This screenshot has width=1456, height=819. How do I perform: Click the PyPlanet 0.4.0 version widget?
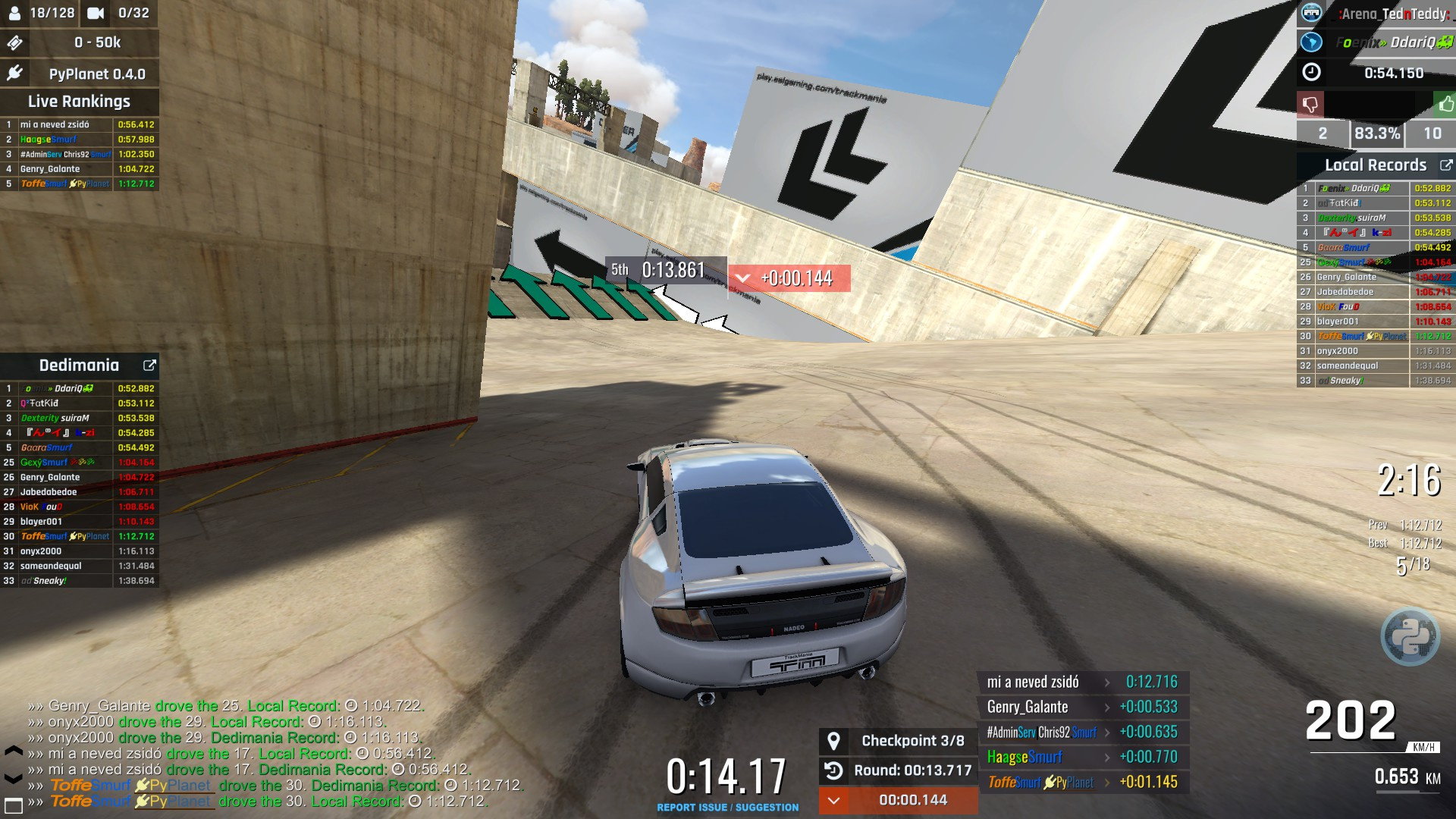point(80,74)
